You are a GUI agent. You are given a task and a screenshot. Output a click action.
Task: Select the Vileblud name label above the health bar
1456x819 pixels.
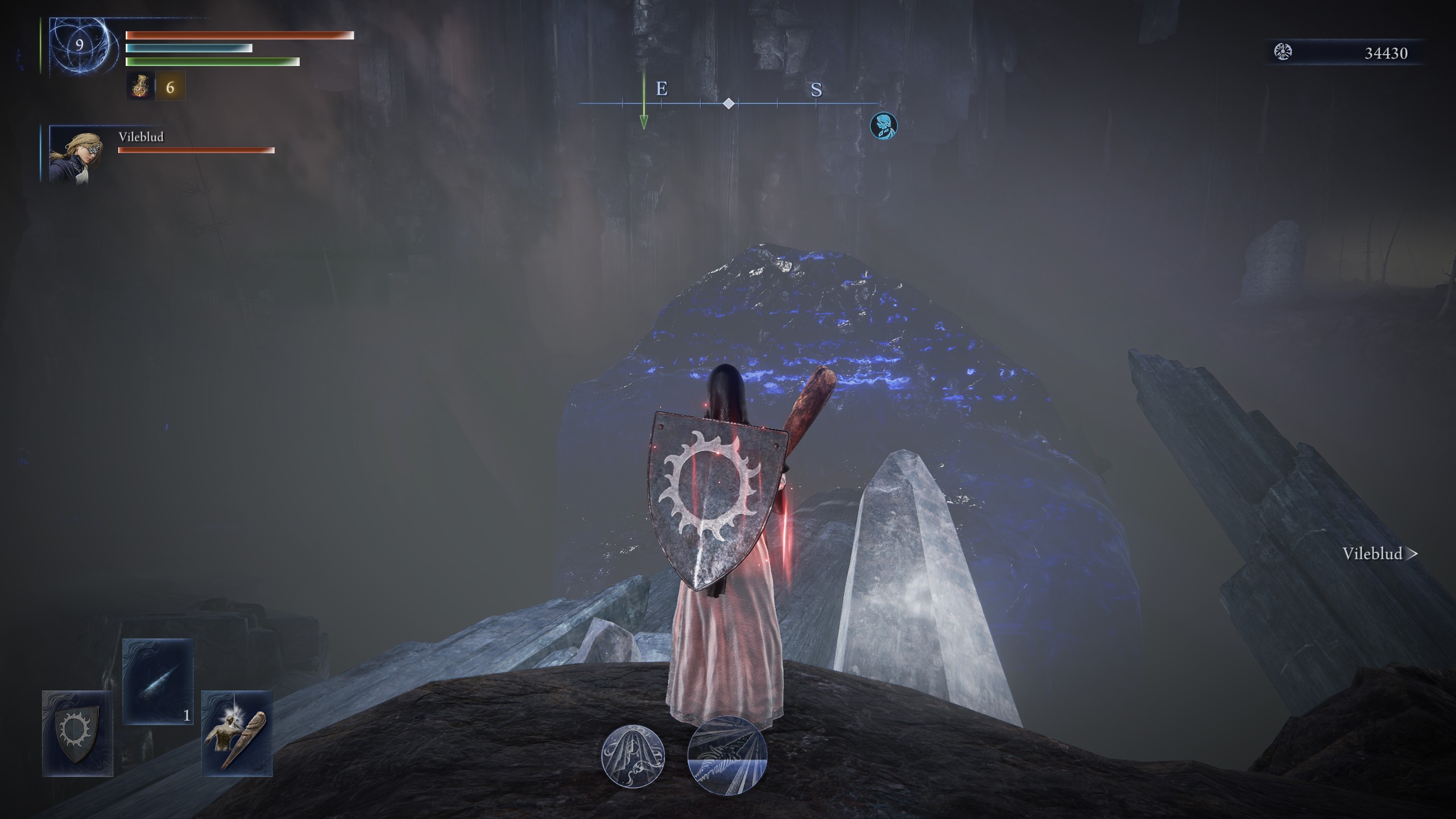[140, 136]
